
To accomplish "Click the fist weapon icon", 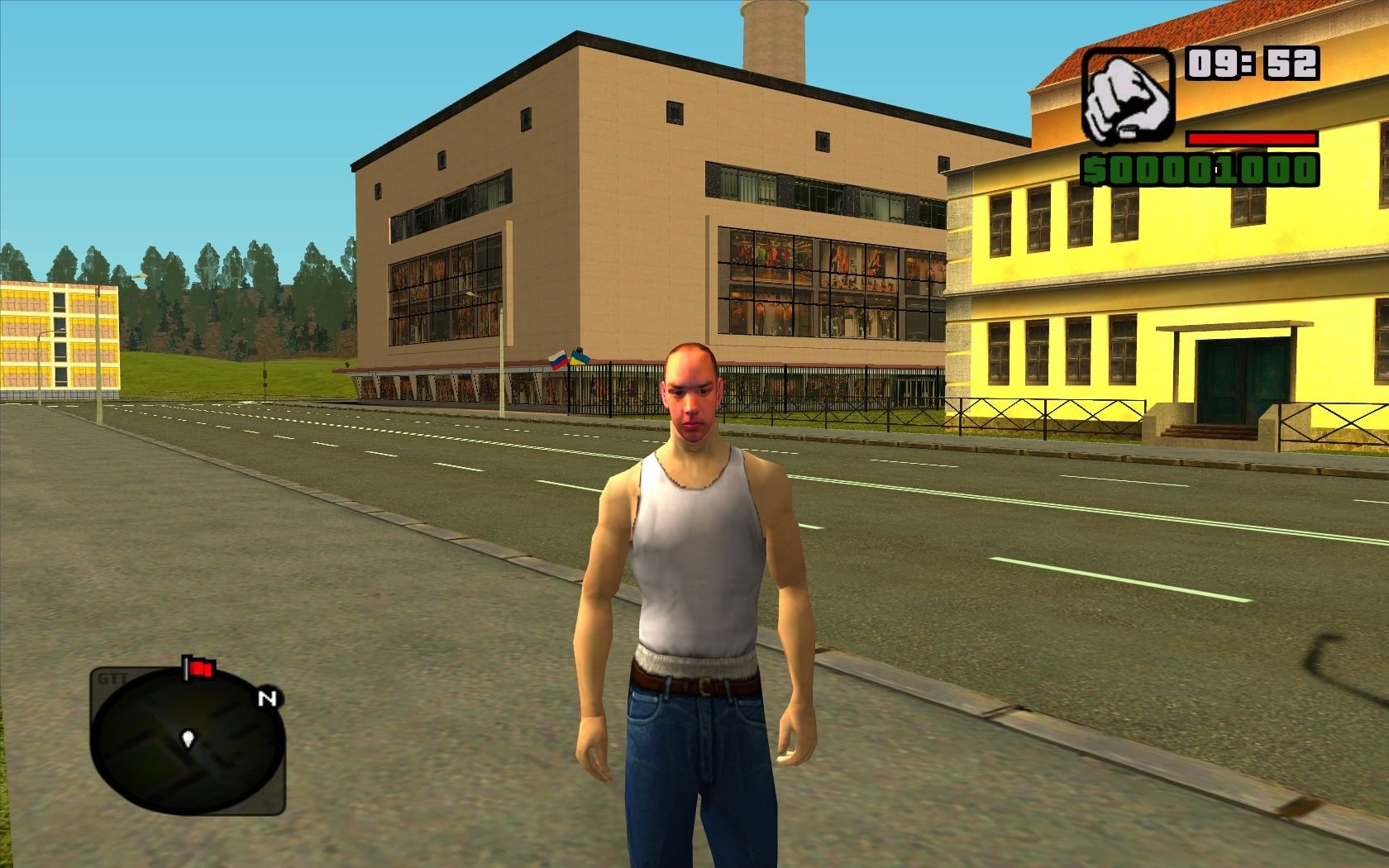I will pos(1127,96).
